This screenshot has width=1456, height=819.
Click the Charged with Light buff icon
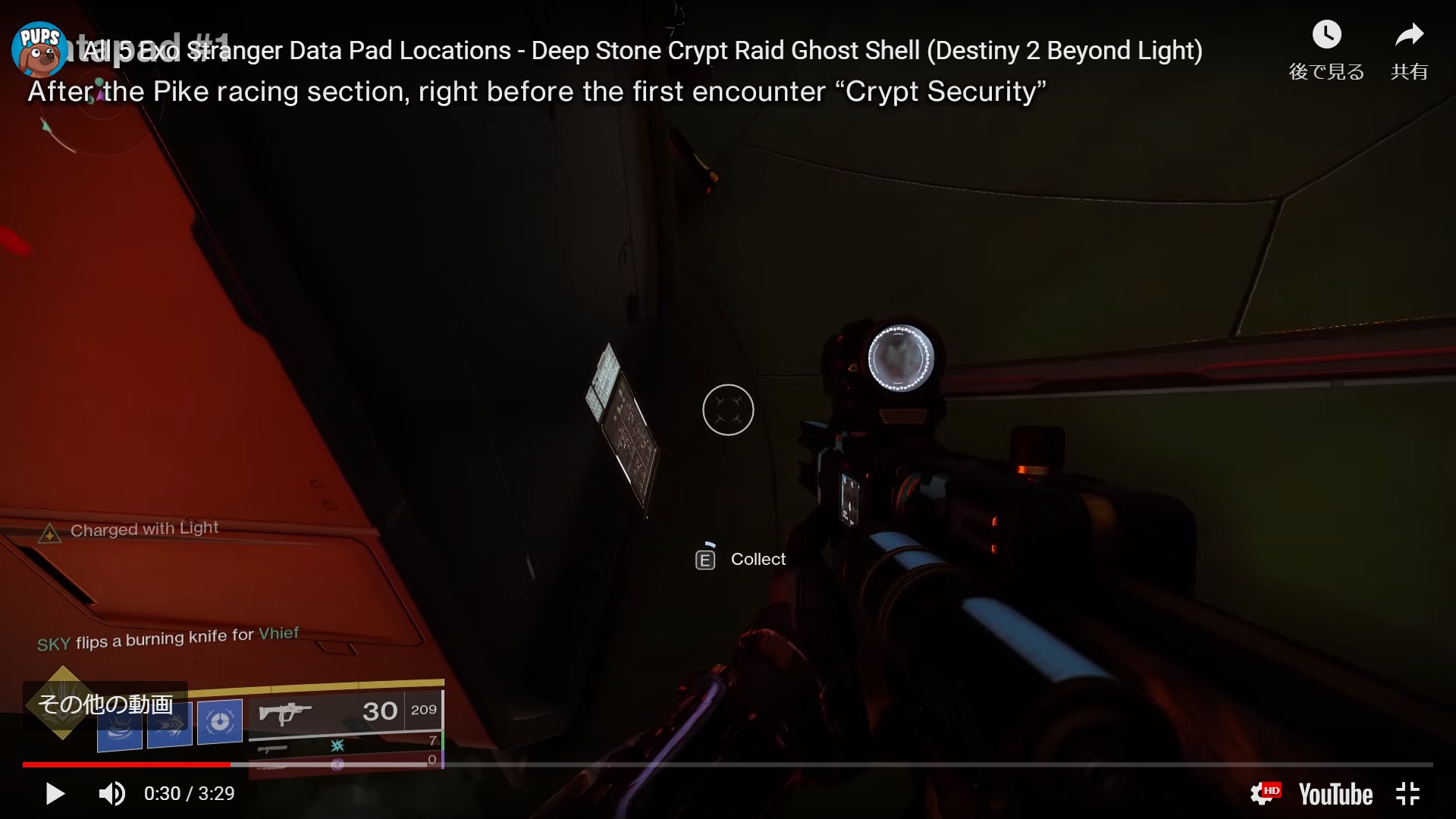49,532
